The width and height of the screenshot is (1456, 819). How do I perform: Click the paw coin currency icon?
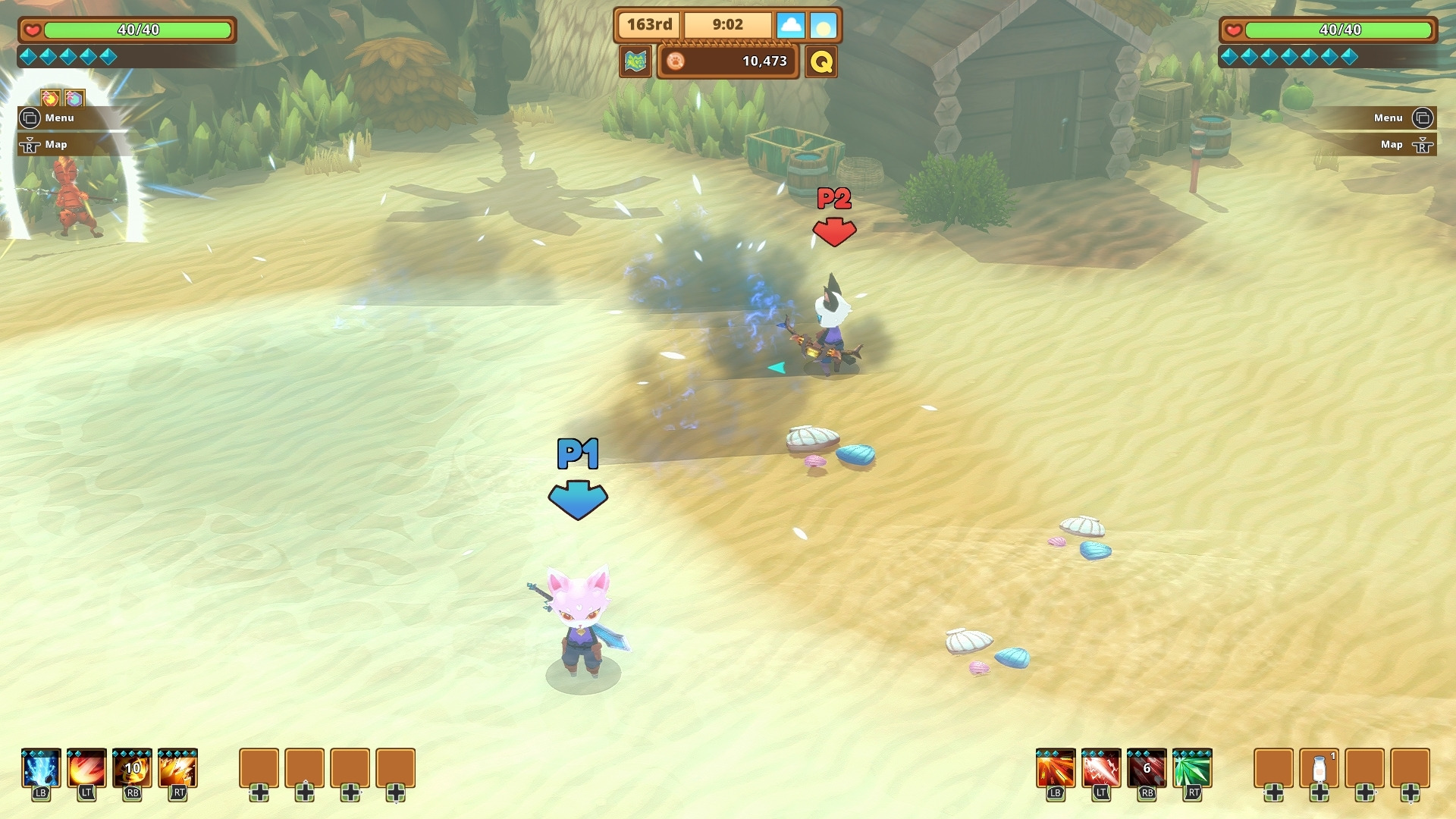coord(676,61)
